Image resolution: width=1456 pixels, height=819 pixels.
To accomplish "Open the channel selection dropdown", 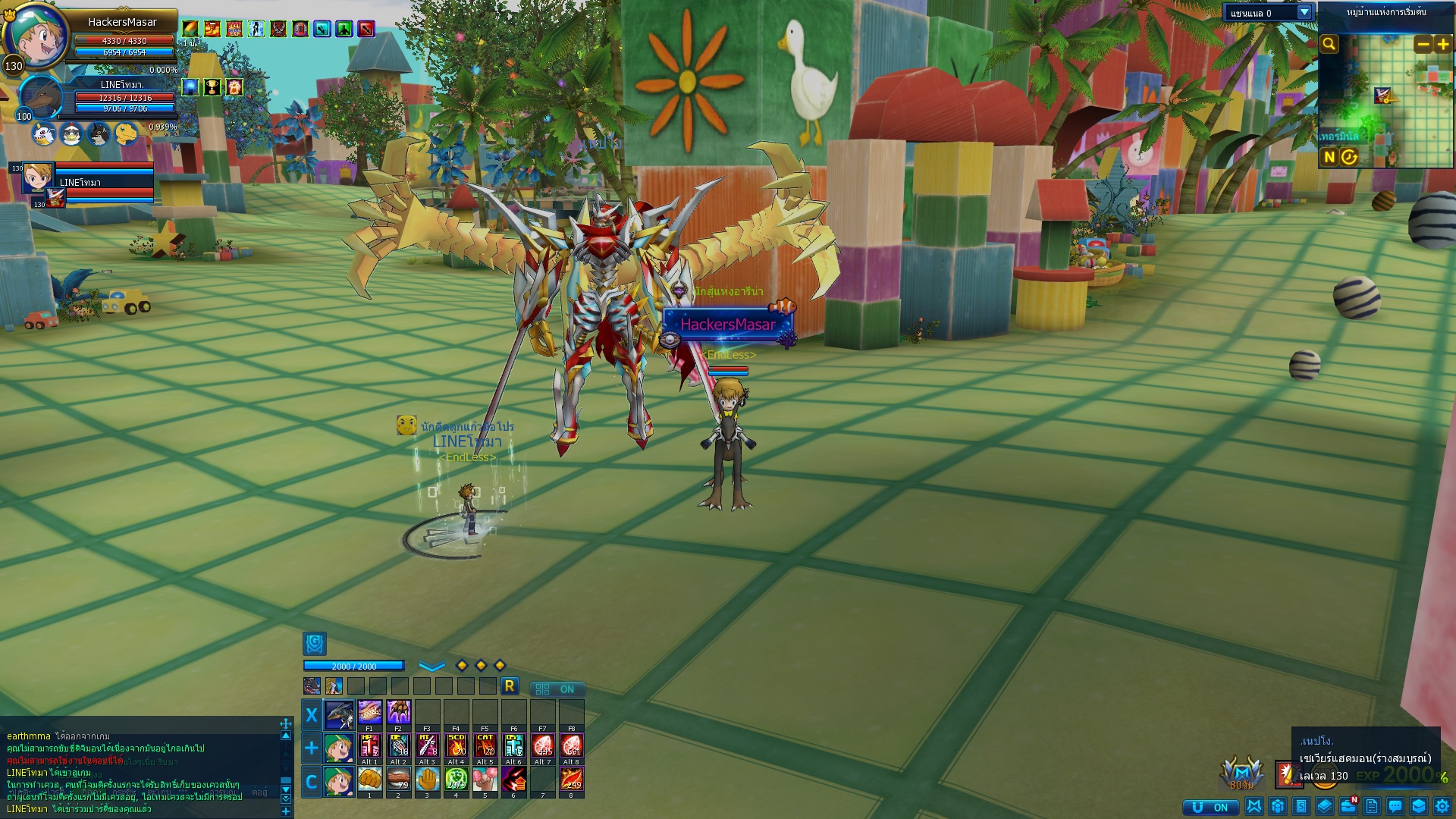I will (1304, 13).
